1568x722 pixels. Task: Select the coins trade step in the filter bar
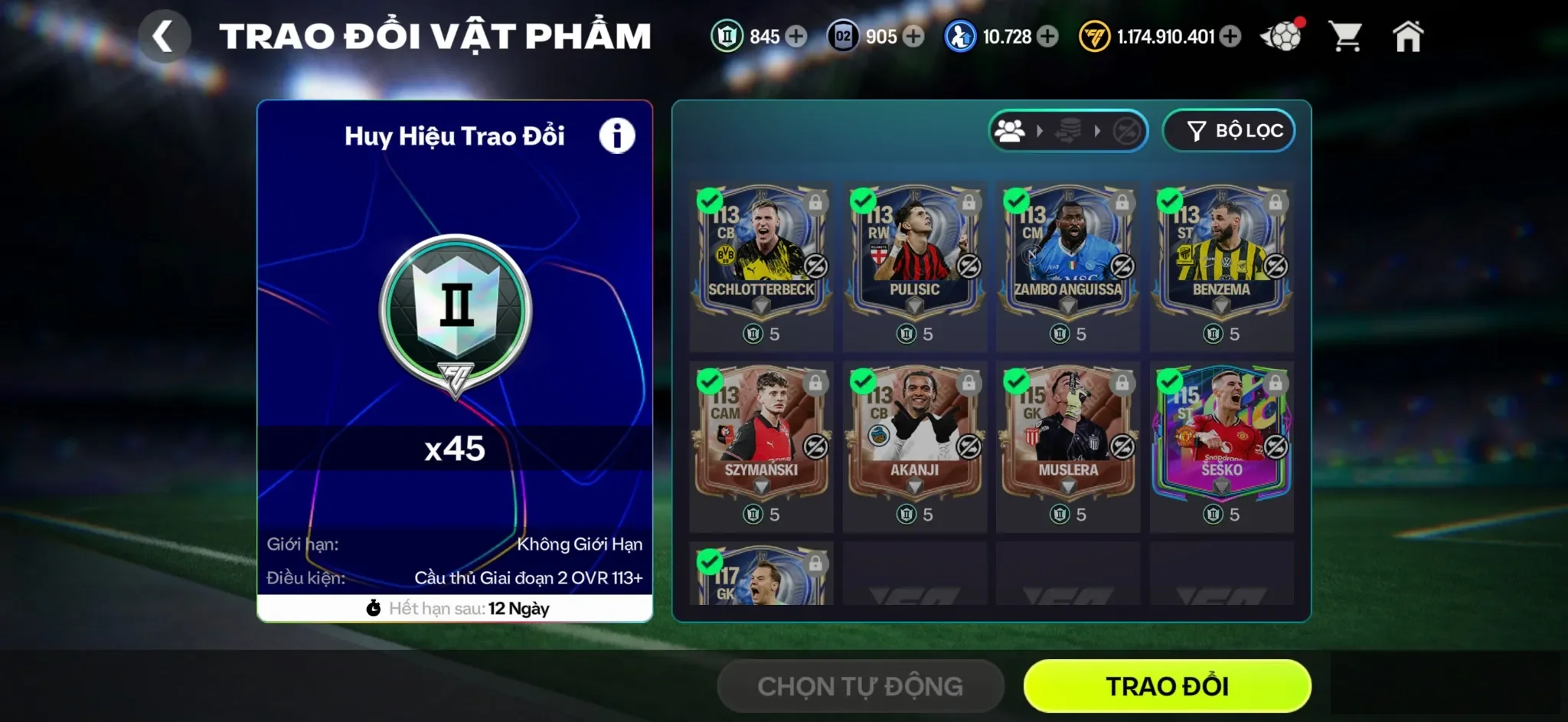coord(1067,131)
